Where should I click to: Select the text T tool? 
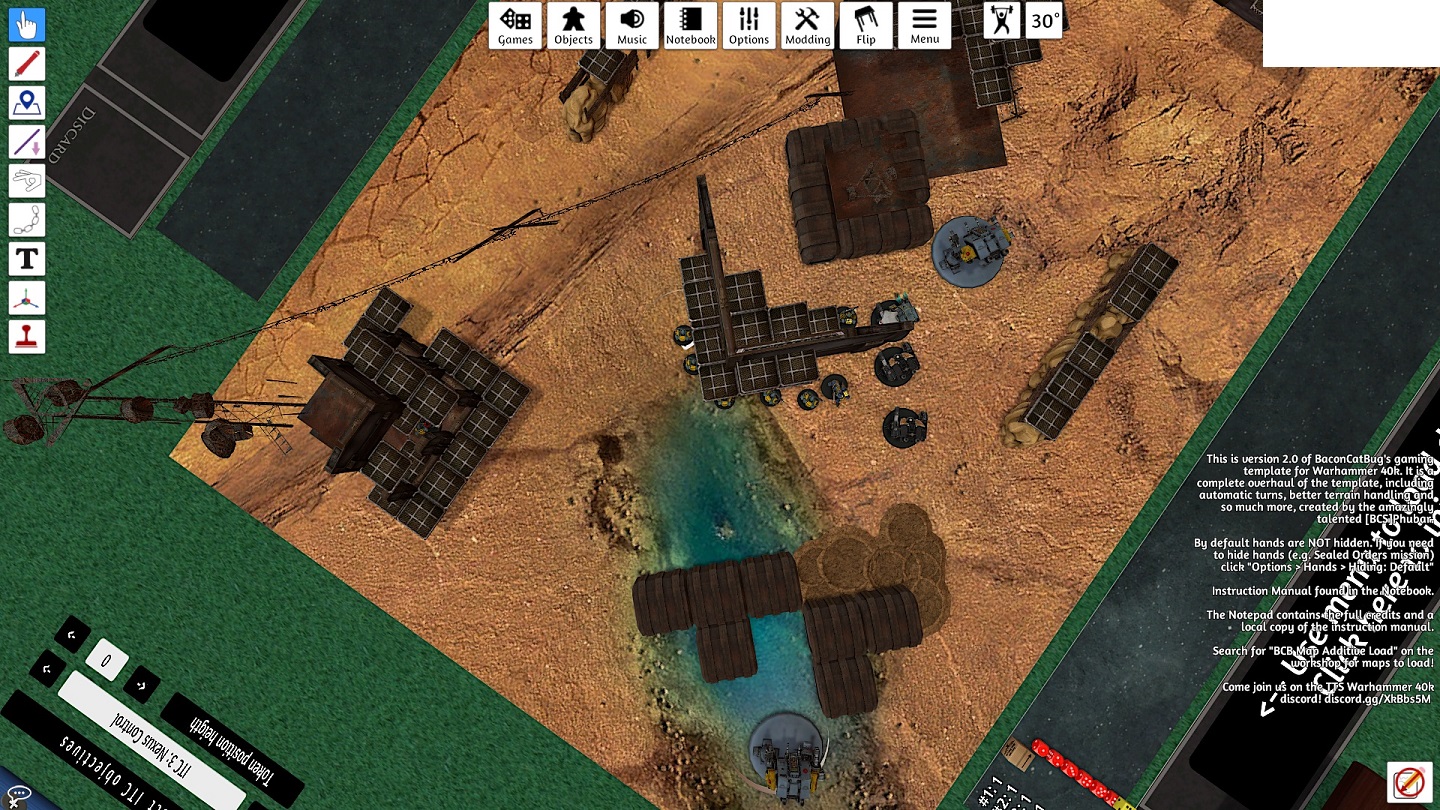coord(27,259)
